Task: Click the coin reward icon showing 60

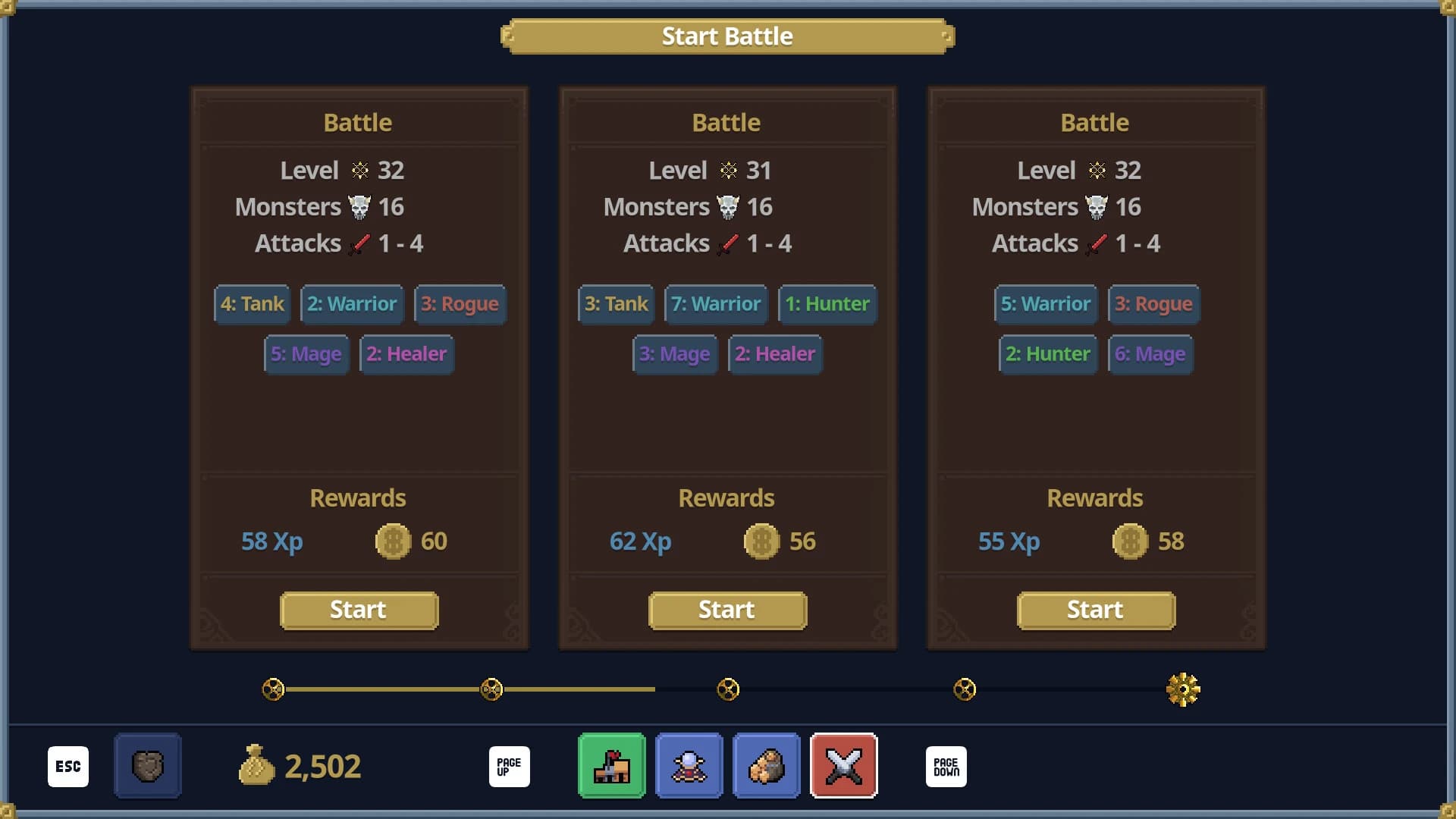Action: [394, 541]
